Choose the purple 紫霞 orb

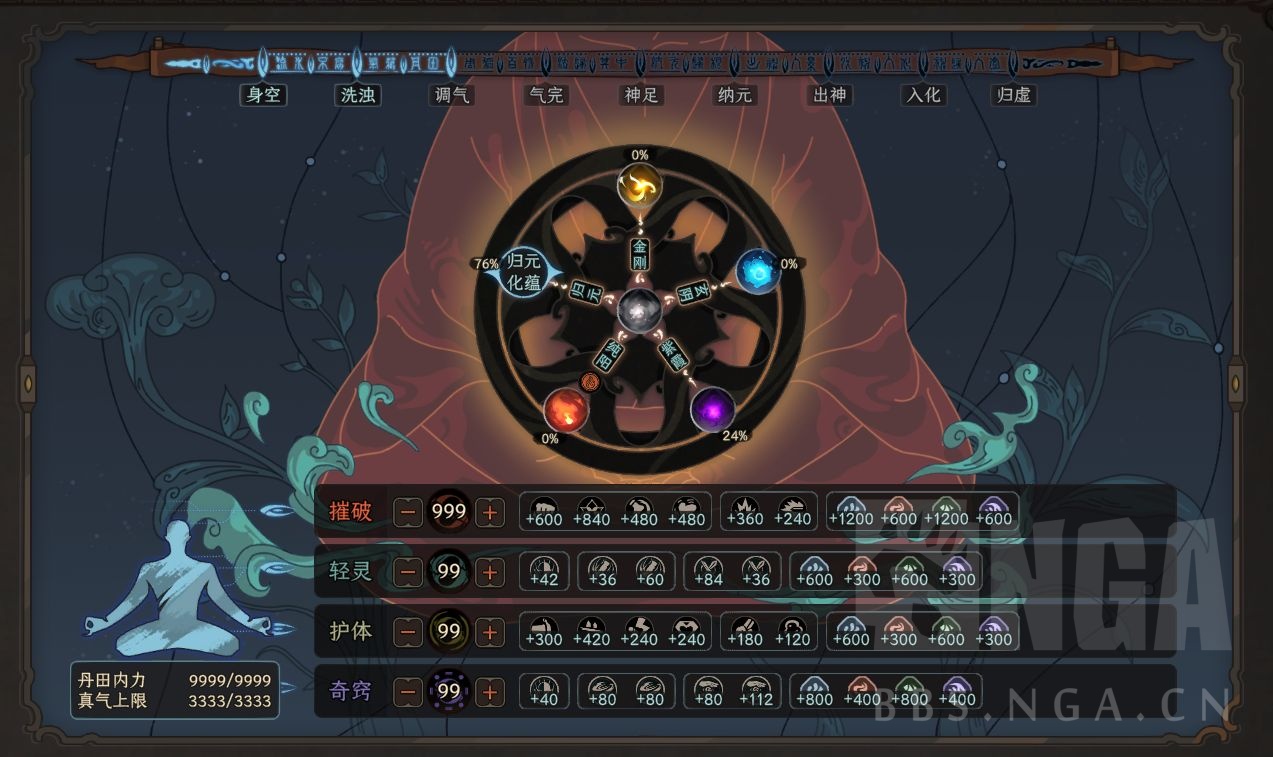(712, 409)
